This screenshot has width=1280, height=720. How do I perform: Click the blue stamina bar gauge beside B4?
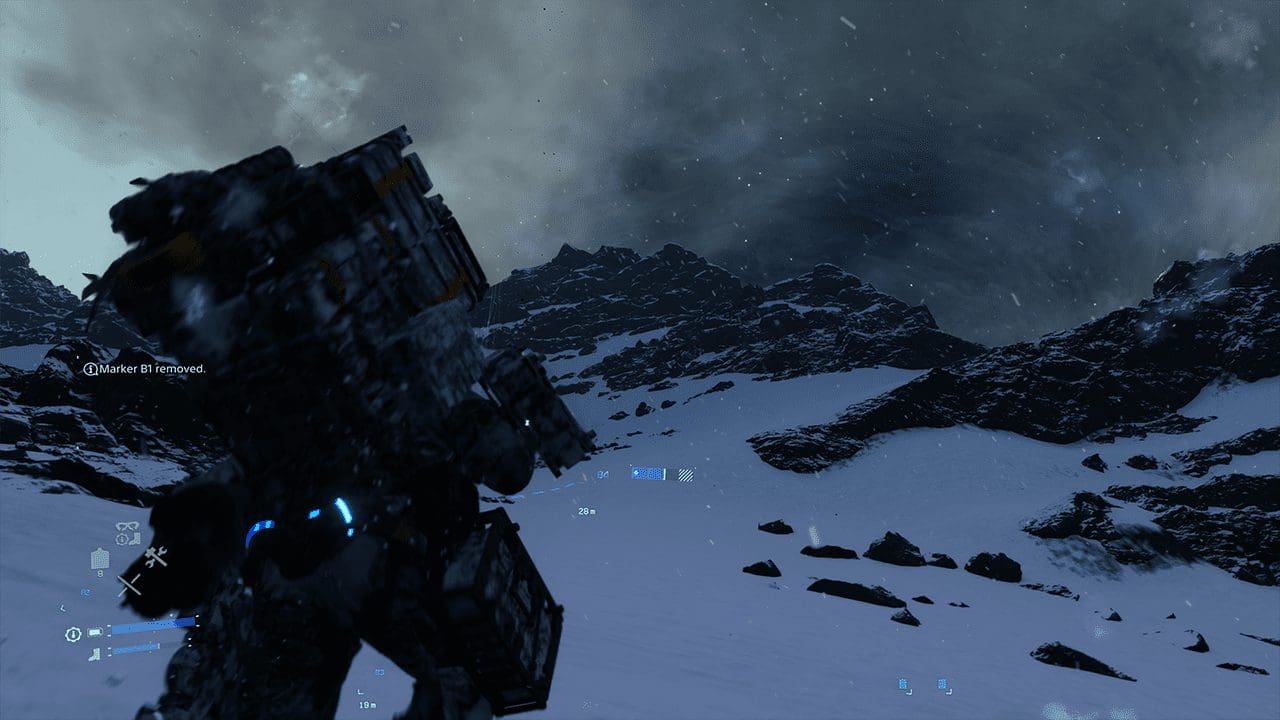(646, 474)
